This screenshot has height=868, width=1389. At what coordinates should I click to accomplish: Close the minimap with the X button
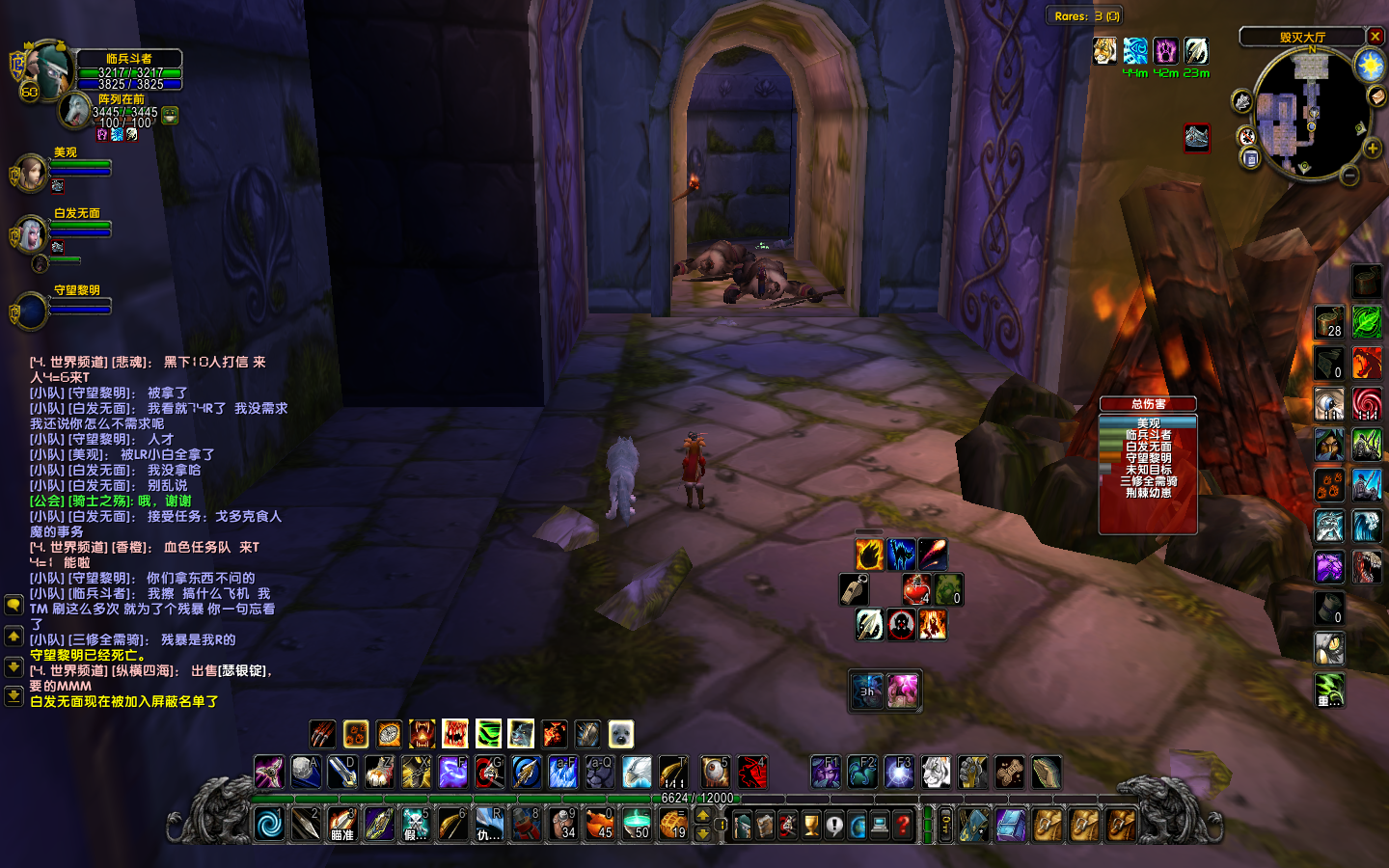click(x=1375, y=37)
